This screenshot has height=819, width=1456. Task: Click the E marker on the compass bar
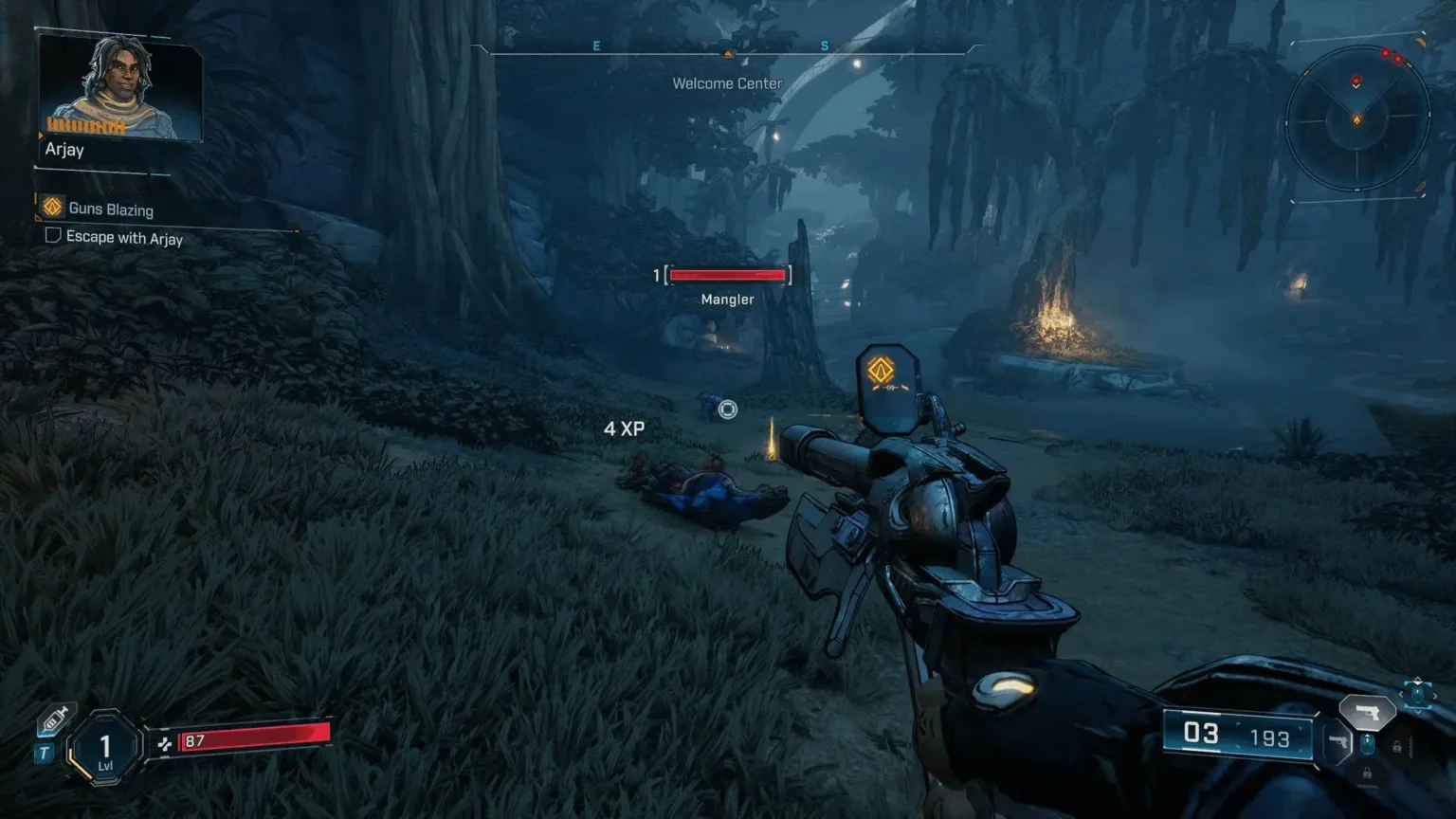(596, 45)
